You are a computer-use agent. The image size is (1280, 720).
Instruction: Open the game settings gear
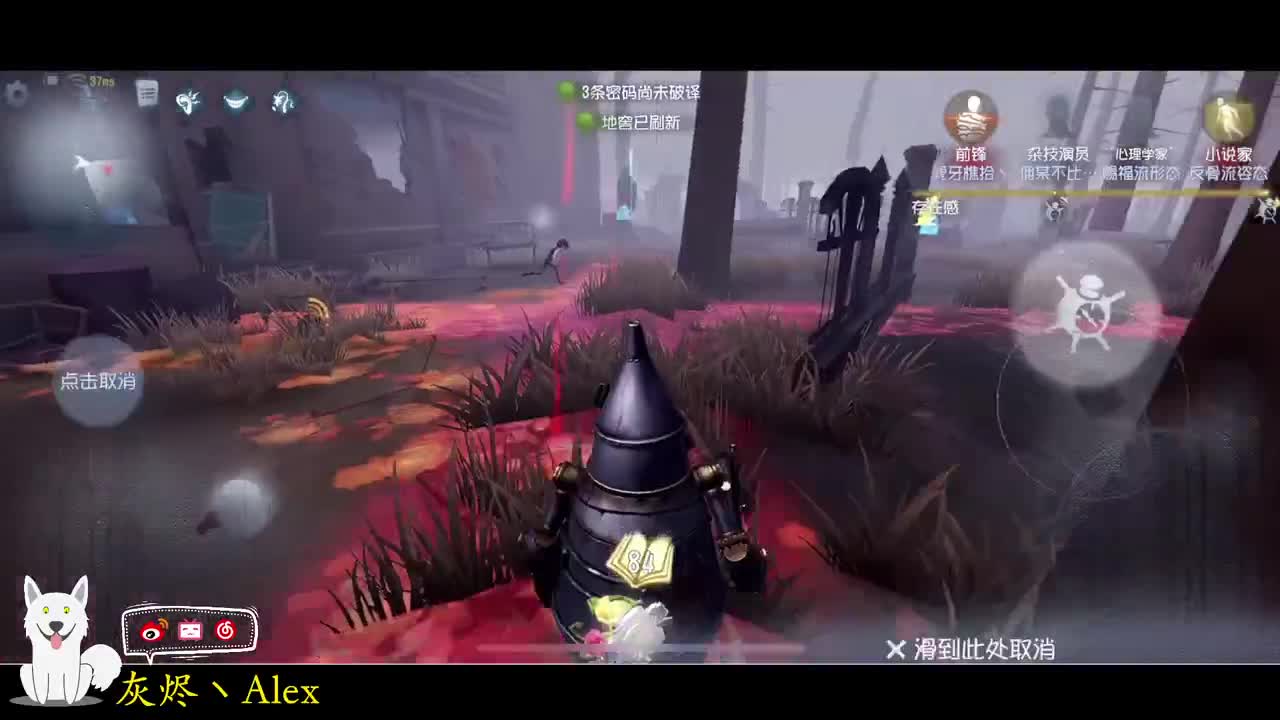(15, 95)
